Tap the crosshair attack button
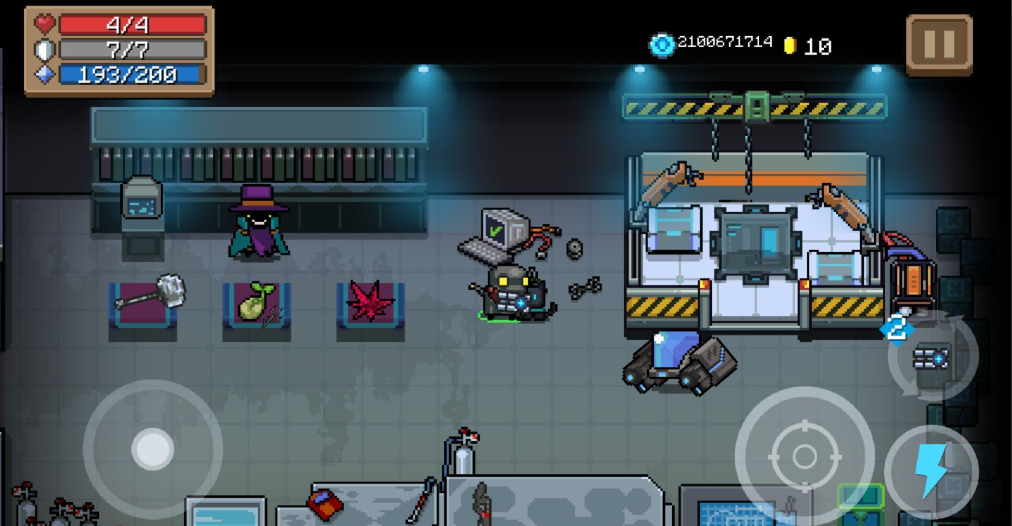The height and width of the screenshot is (526, 1012). 804,456
